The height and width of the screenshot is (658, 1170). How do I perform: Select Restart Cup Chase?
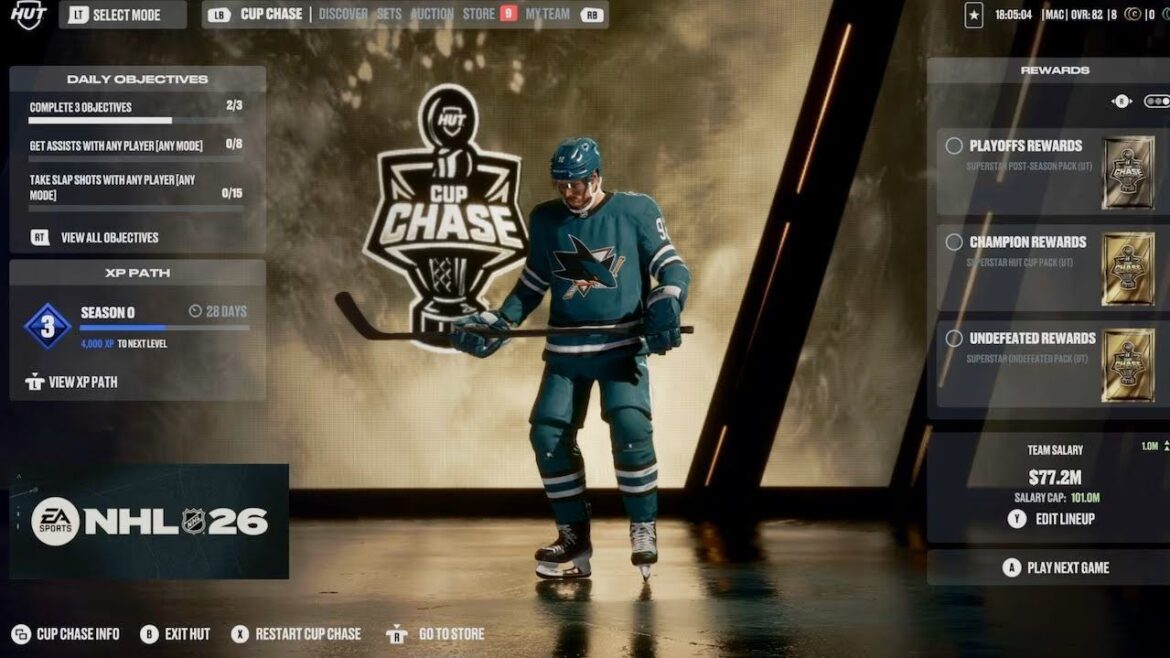pyautogui.click(x=307, y=634)
